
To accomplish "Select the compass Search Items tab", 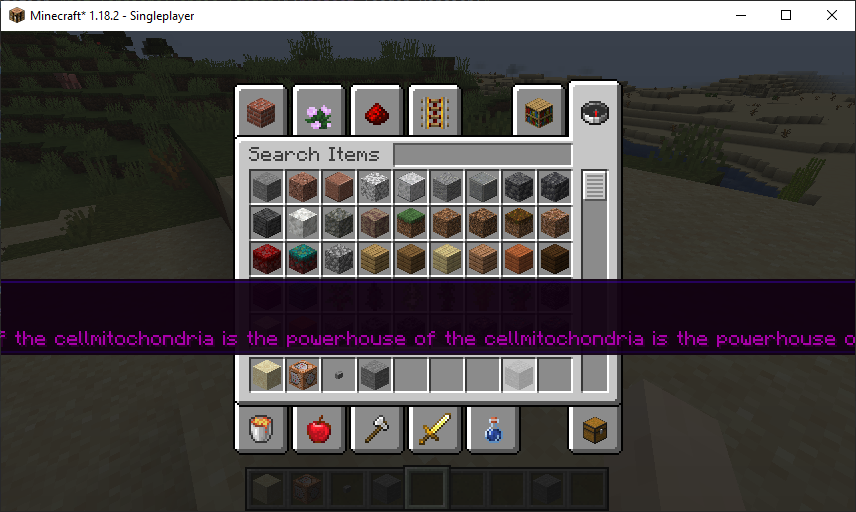I will click(x=595, y=110).
